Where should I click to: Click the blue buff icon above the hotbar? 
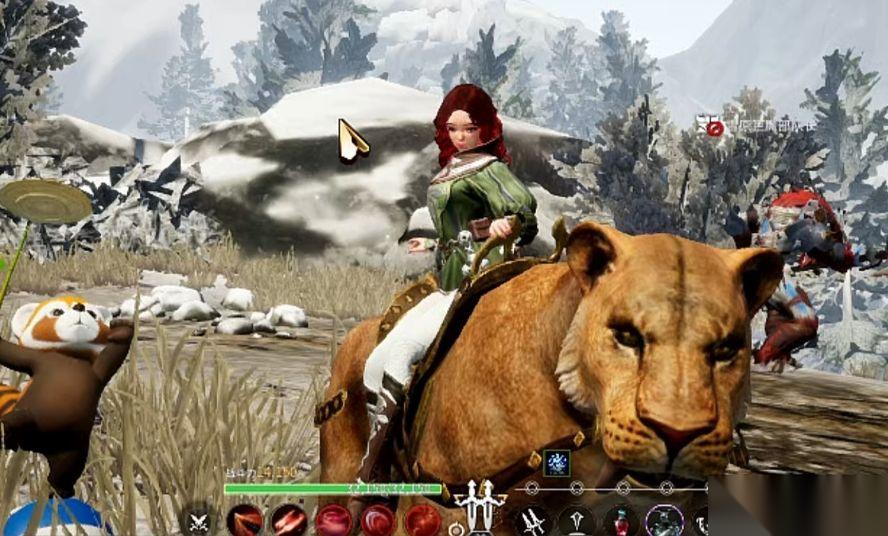point(556,463)
